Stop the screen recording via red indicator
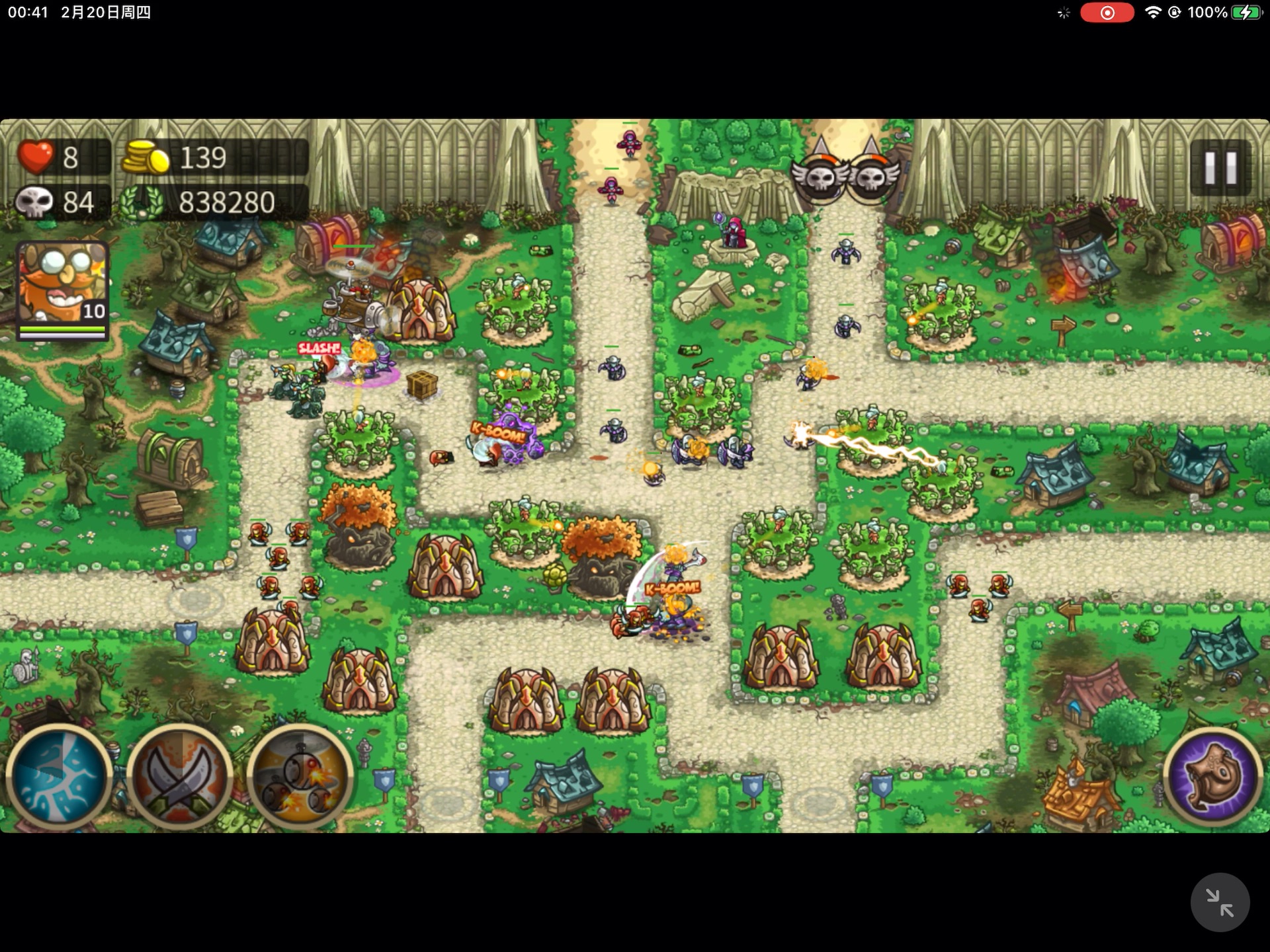The height and width of the screenshot is (952, 1270). (1106, 11)
